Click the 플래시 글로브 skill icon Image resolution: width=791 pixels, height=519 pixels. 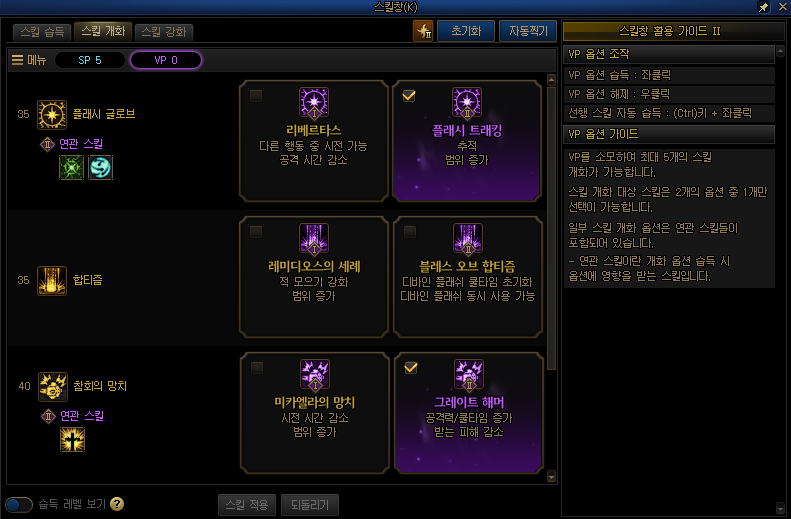coord(52,115)
